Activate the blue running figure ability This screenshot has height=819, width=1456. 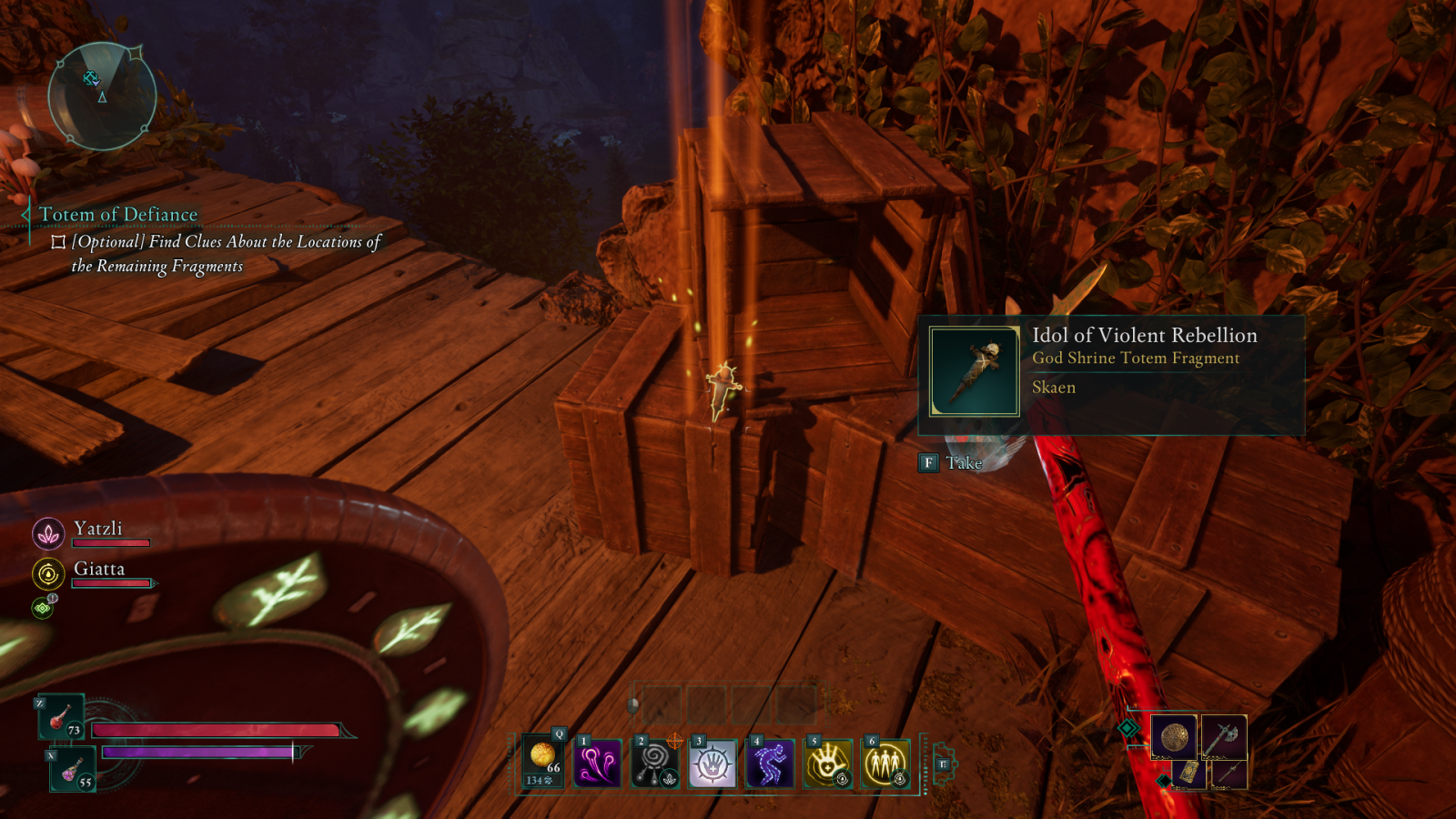pos(770,763)
